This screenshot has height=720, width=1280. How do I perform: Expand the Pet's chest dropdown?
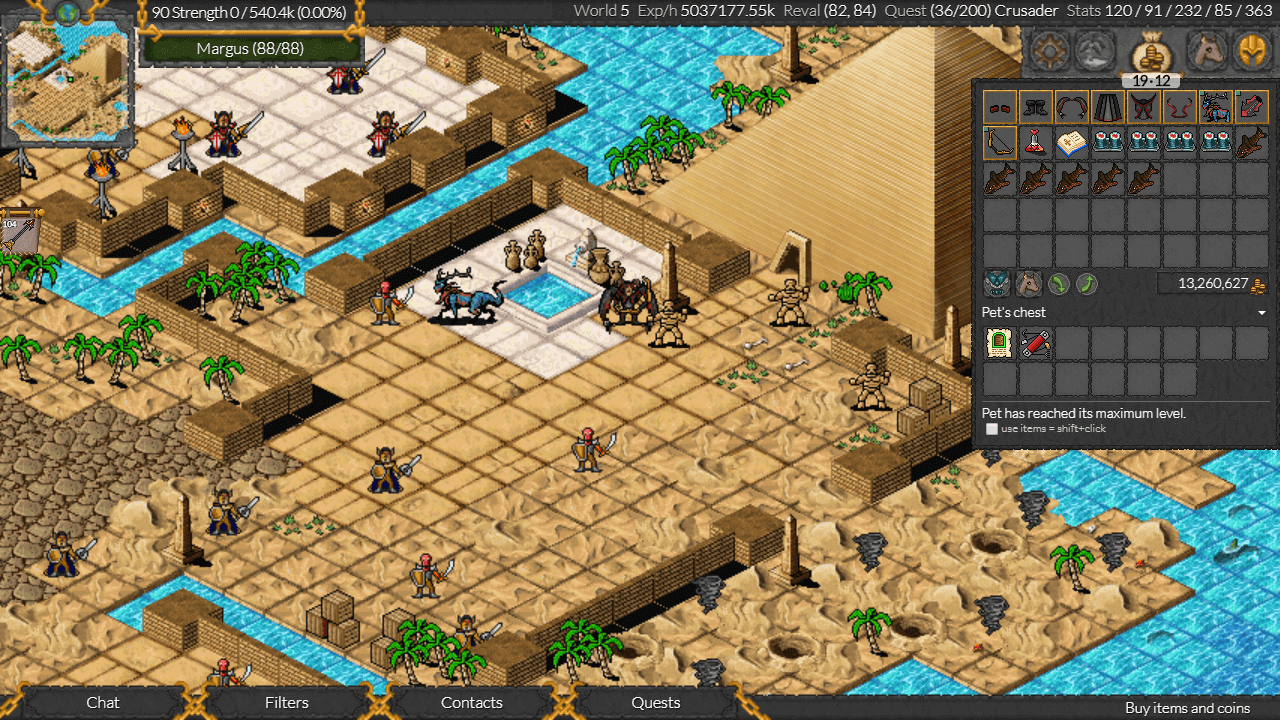[x=1261, y=312]
